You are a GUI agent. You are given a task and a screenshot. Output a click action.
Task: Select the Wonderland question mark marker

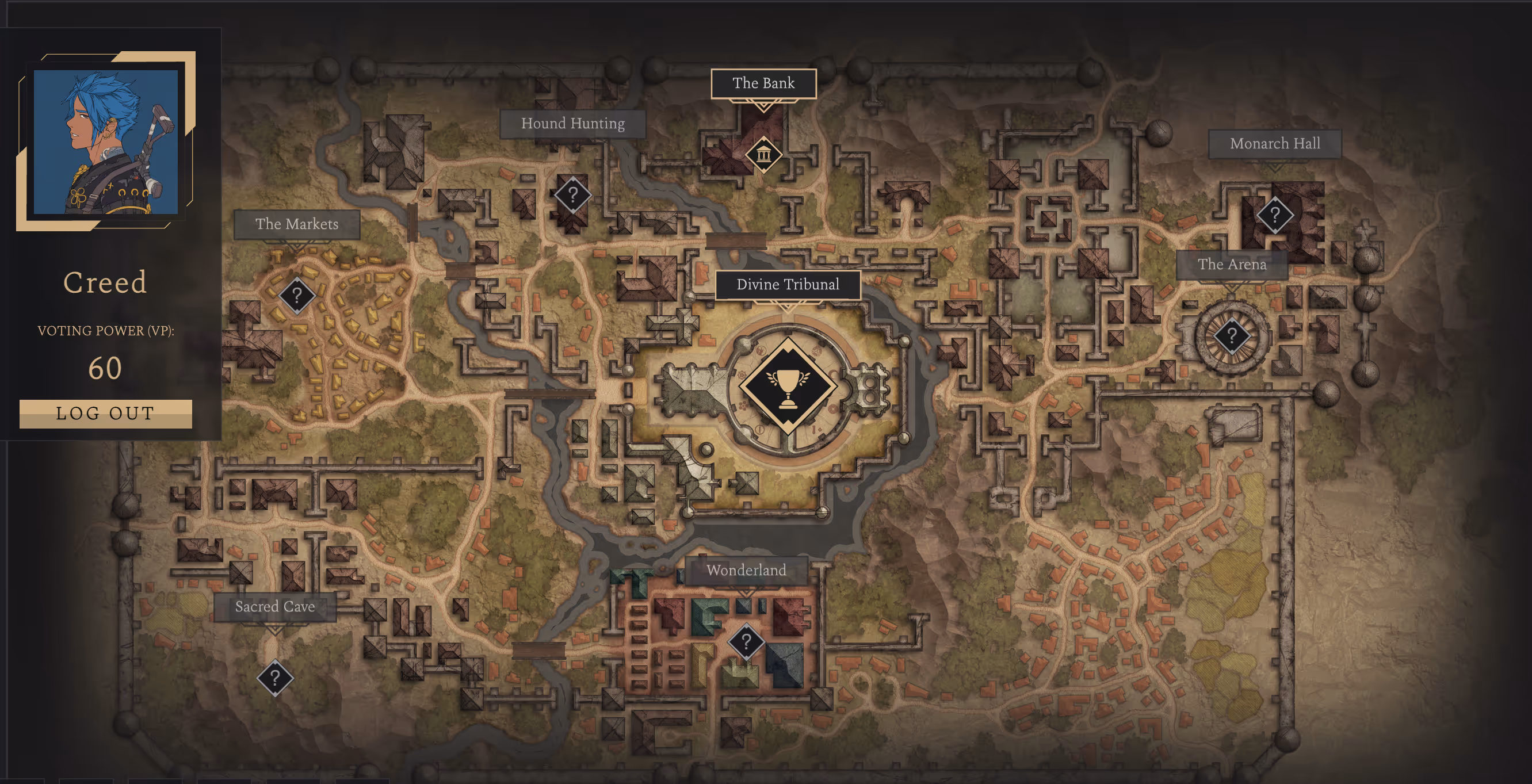pyautogui.click(x=746, y=641)
